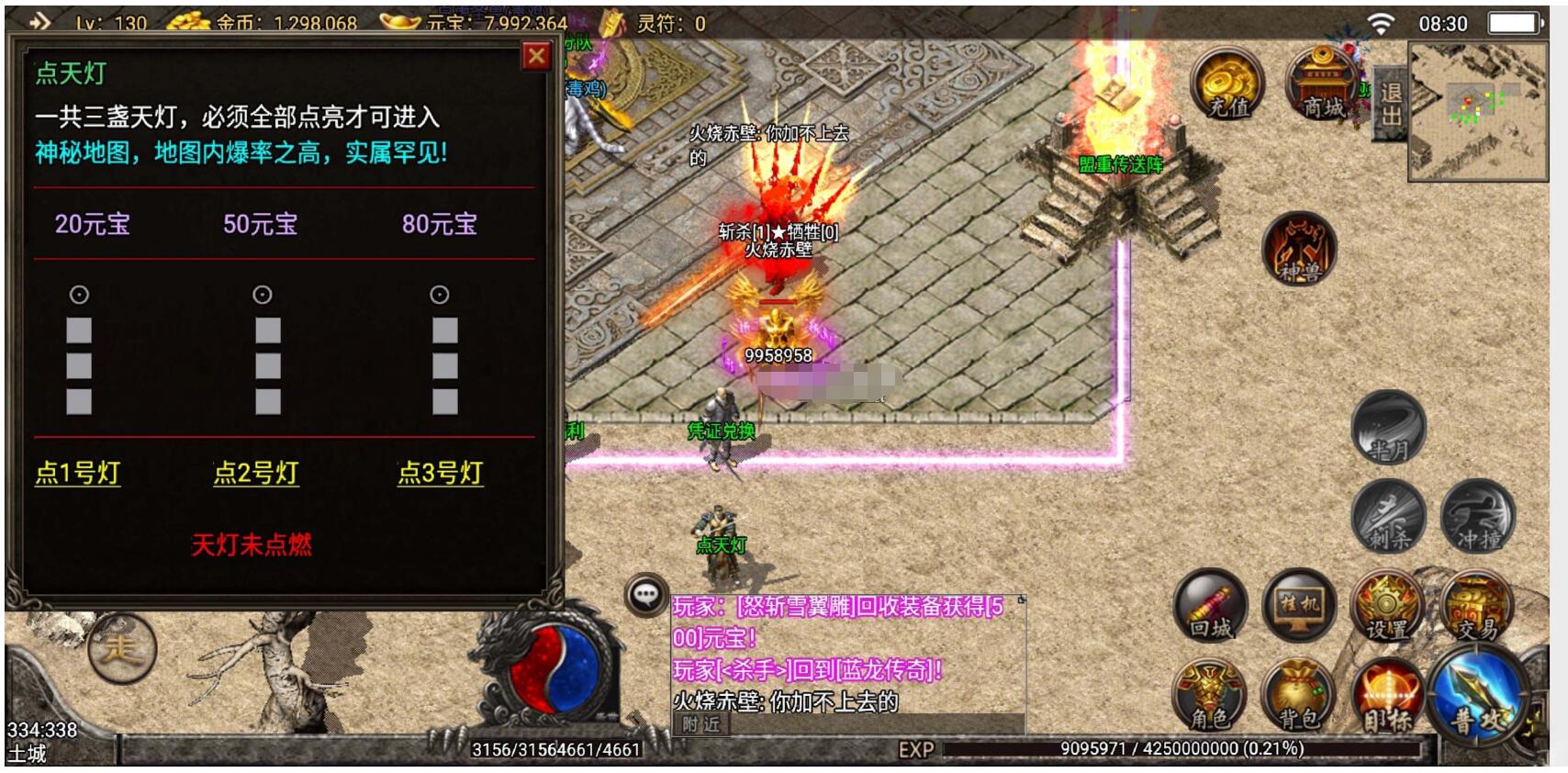Screen dimensions: 1568x773
Task: Open the 设置 settings
Action: [x=1387, y=605]
